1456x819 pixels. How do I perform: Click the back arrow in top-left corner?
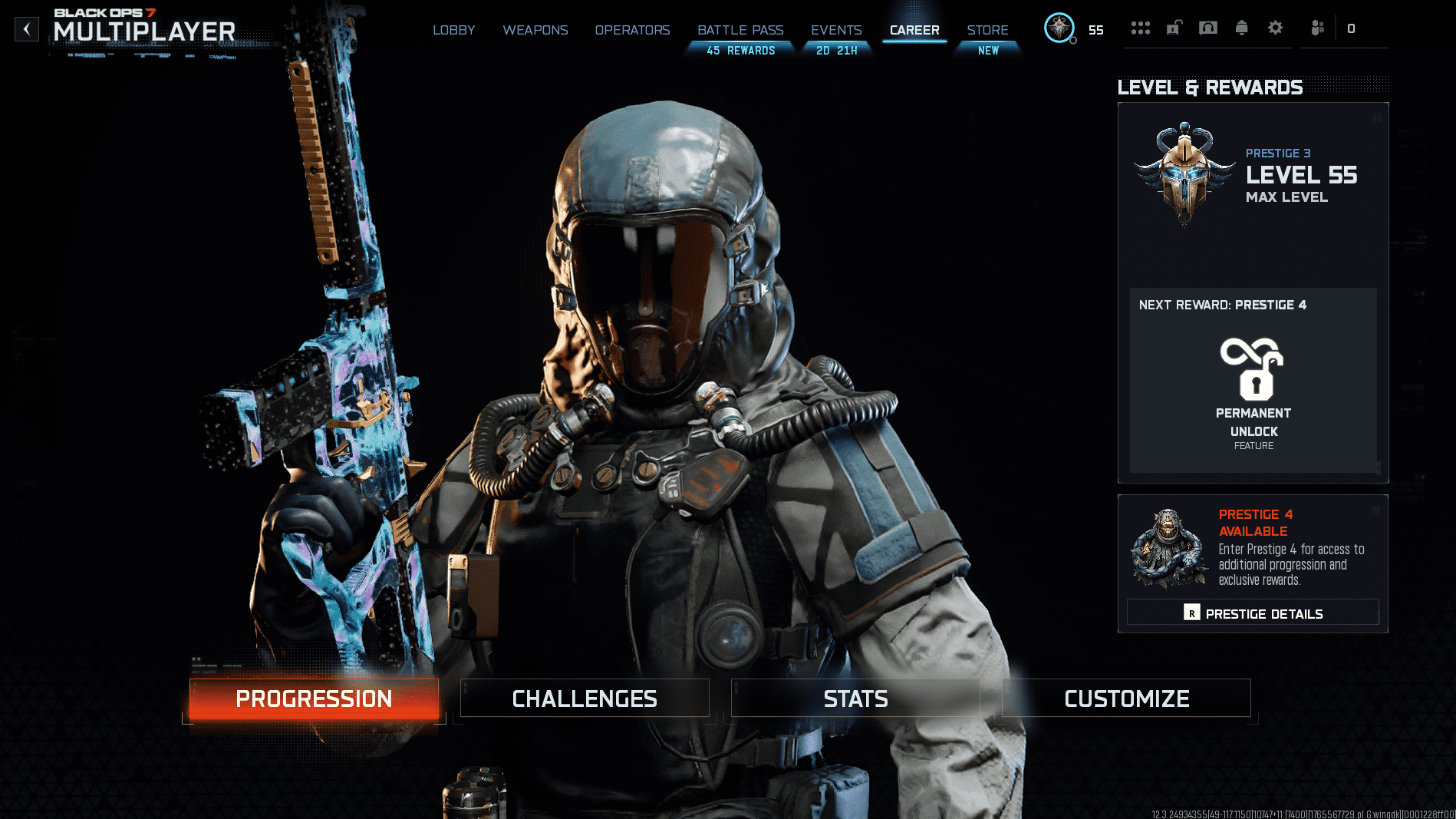[x=27, y=29]
